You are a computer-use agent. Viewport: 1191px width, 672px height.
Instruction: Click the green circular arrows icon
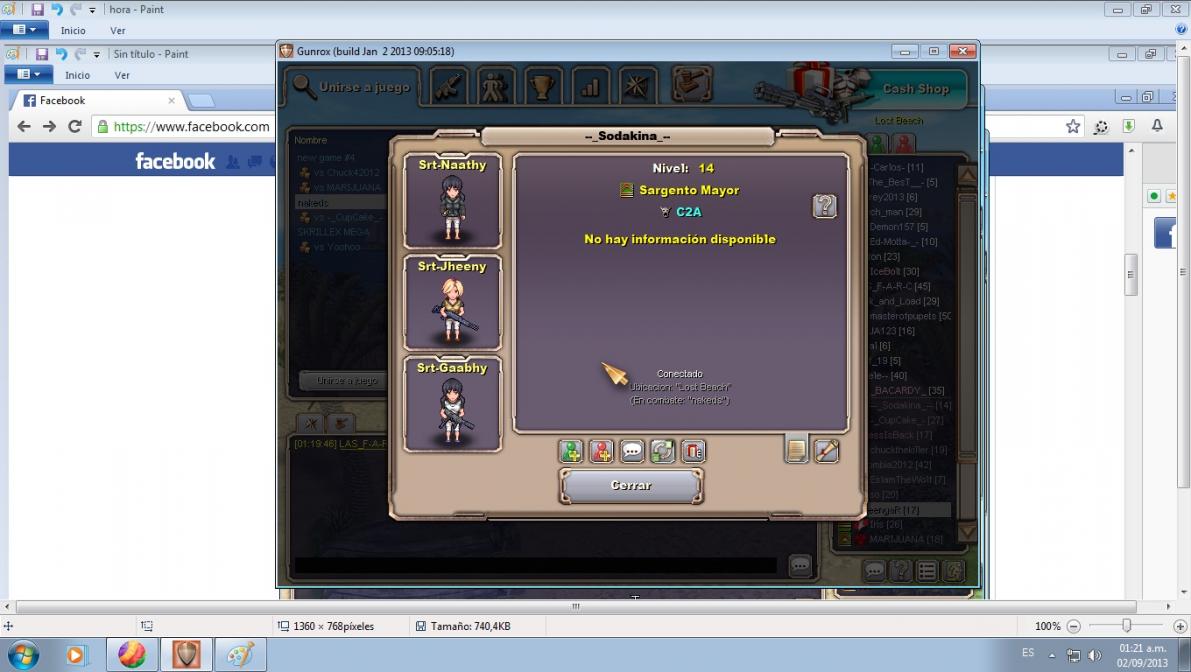click(662, 452)
